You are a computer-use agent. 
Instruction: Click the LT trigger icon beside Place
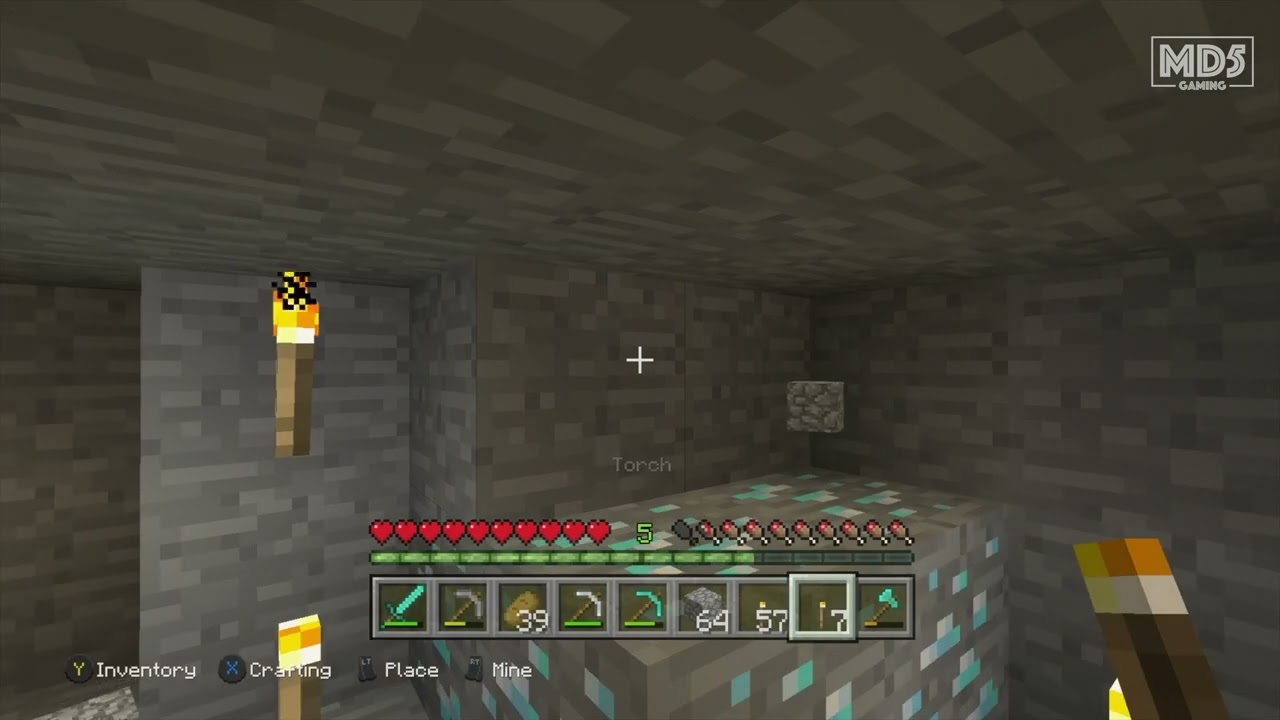[x=368, y=670]
